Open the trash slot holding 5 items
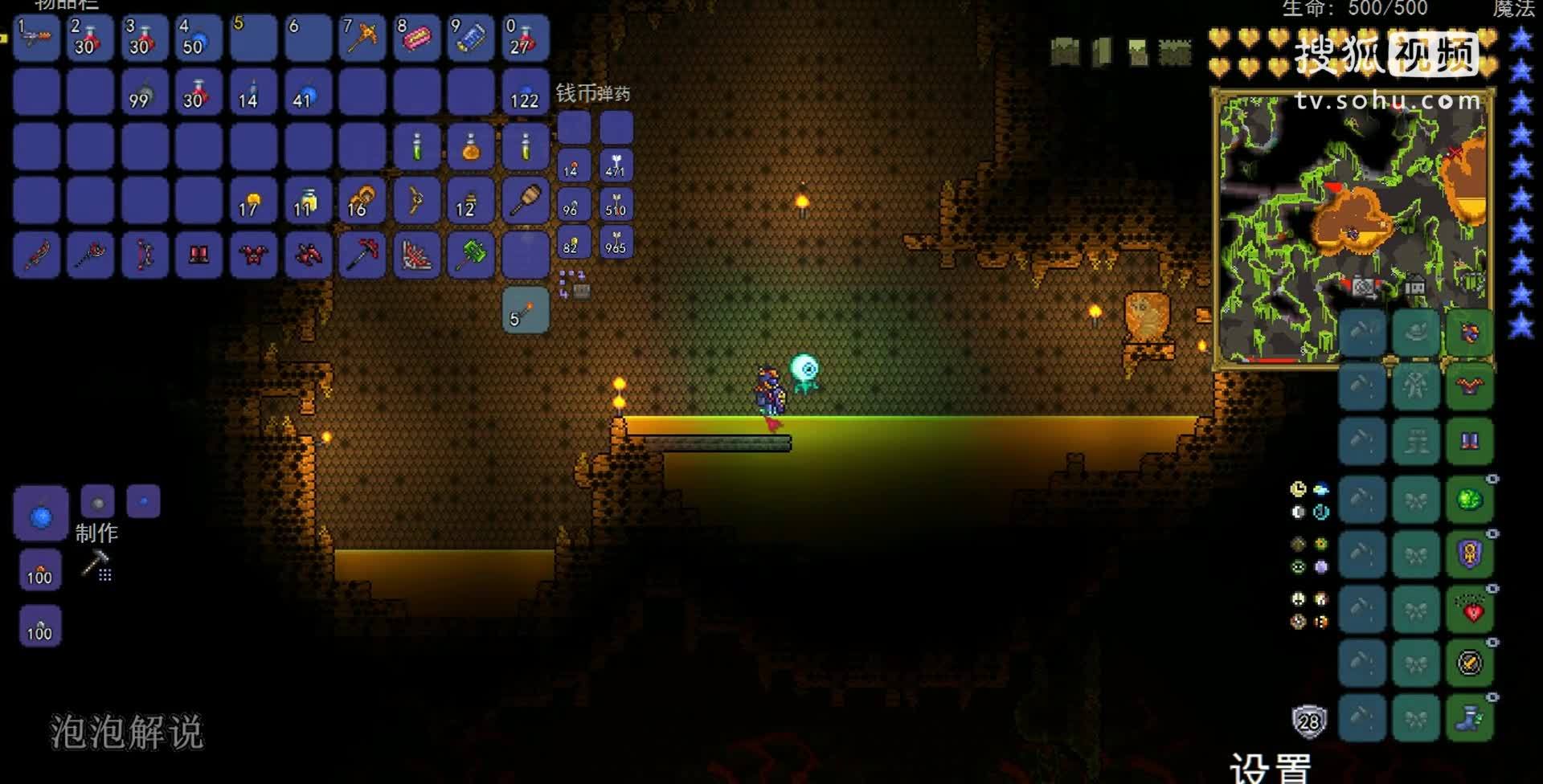This screenshot has width=1543, height=784. point(526,310)
